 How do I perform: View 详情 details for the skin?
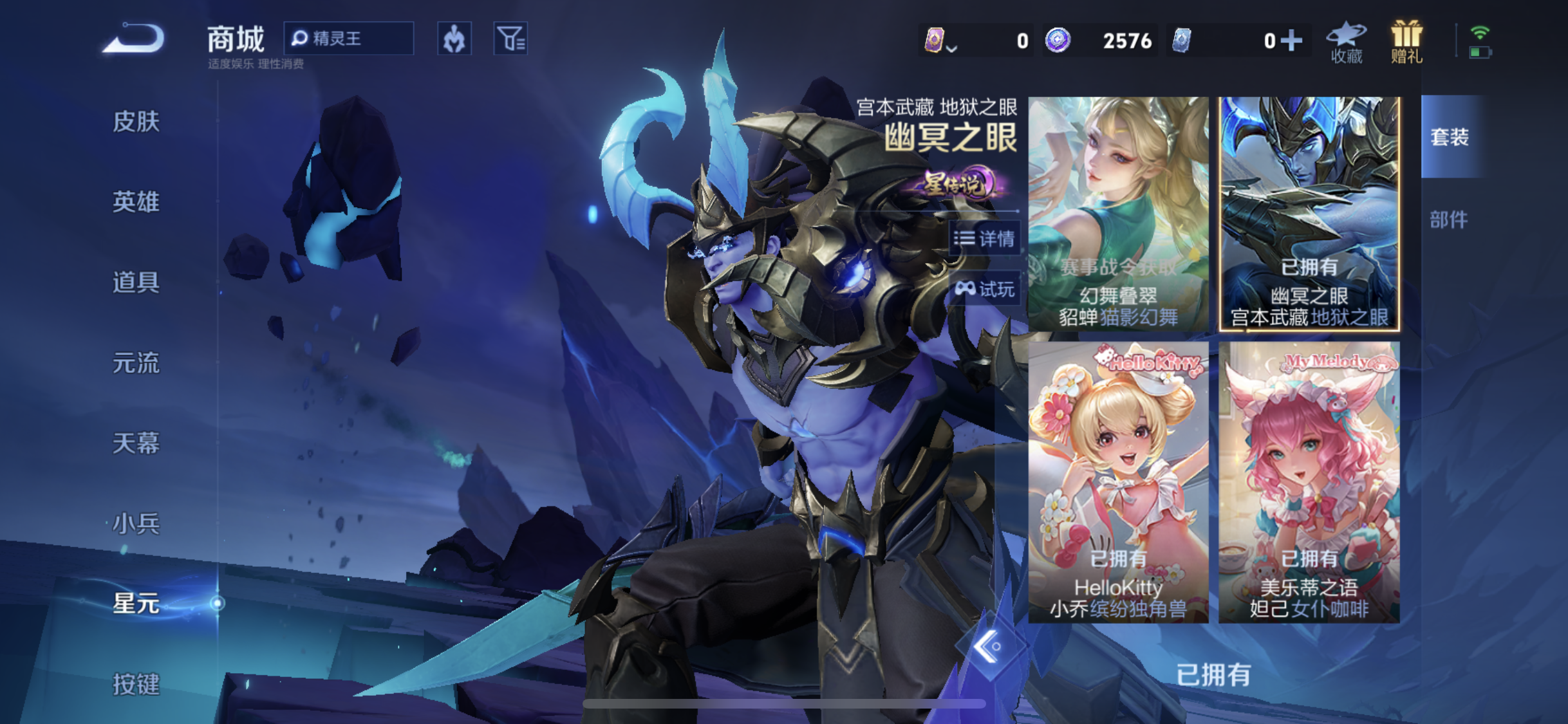pos(985,239)
